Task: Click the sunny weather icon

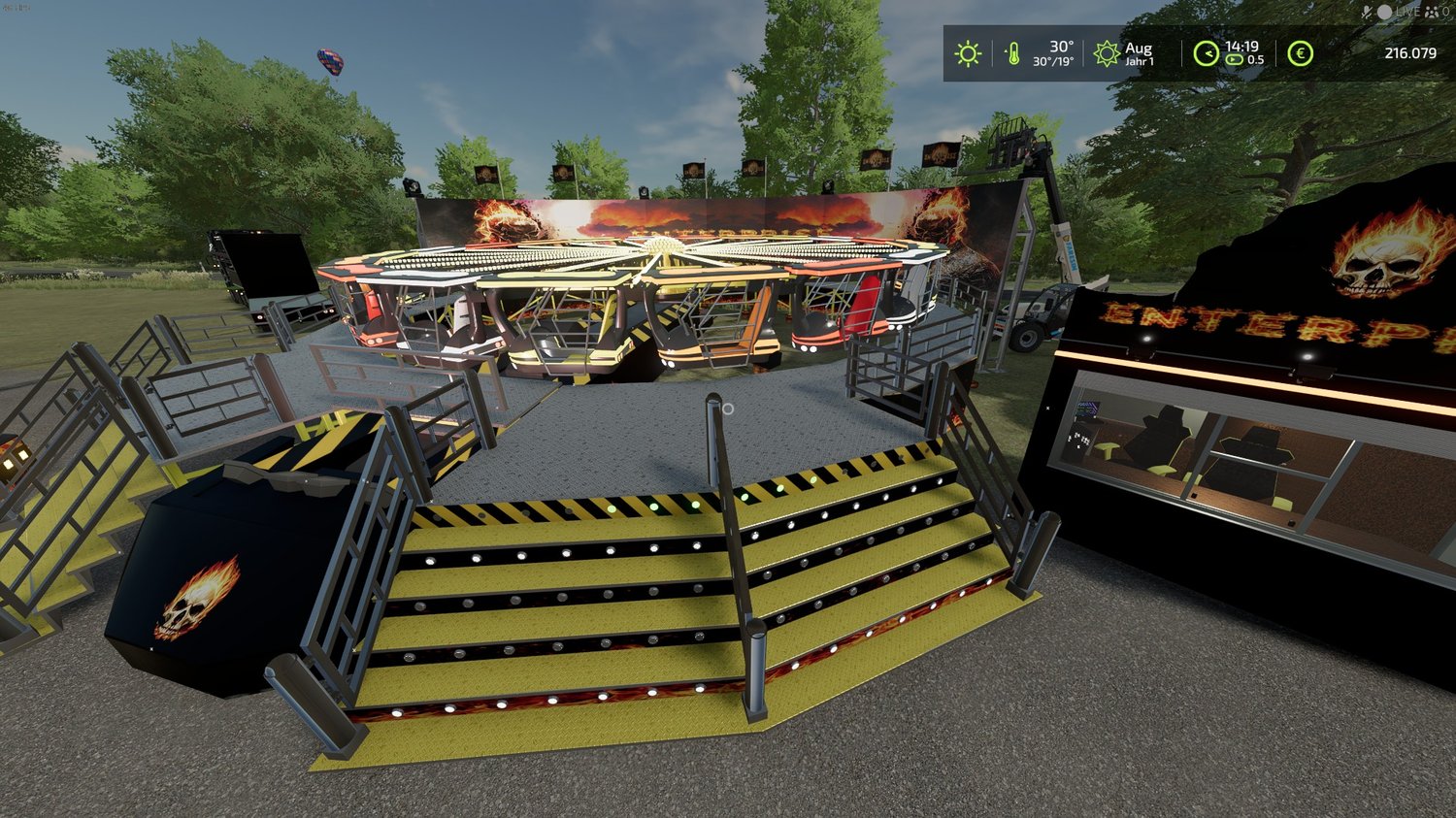Action: pyautogui.click(x=968, y=53)
